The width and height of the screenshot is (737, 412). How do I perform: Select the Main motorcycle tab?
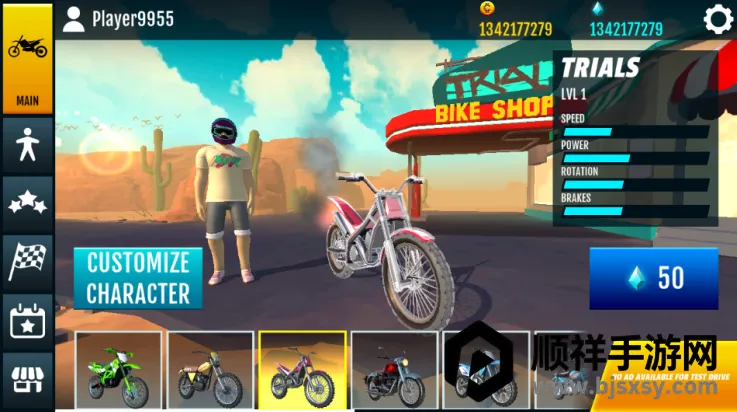tap(27, 58)
